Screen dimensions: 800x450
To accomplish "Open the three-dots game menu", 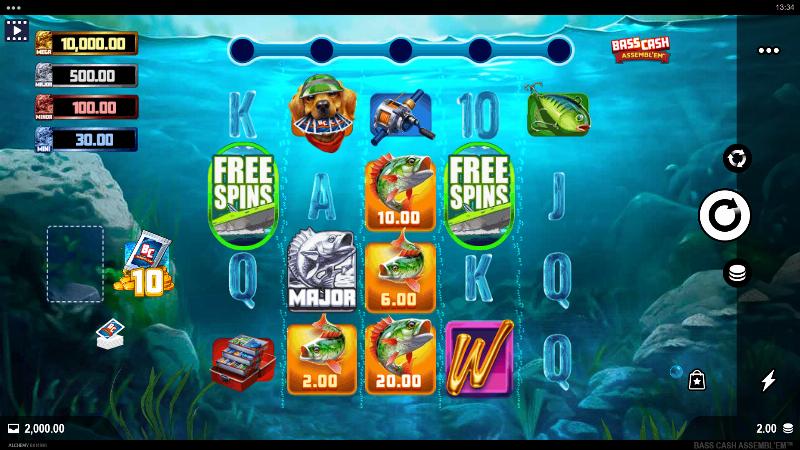I will [x=768, y=50].
